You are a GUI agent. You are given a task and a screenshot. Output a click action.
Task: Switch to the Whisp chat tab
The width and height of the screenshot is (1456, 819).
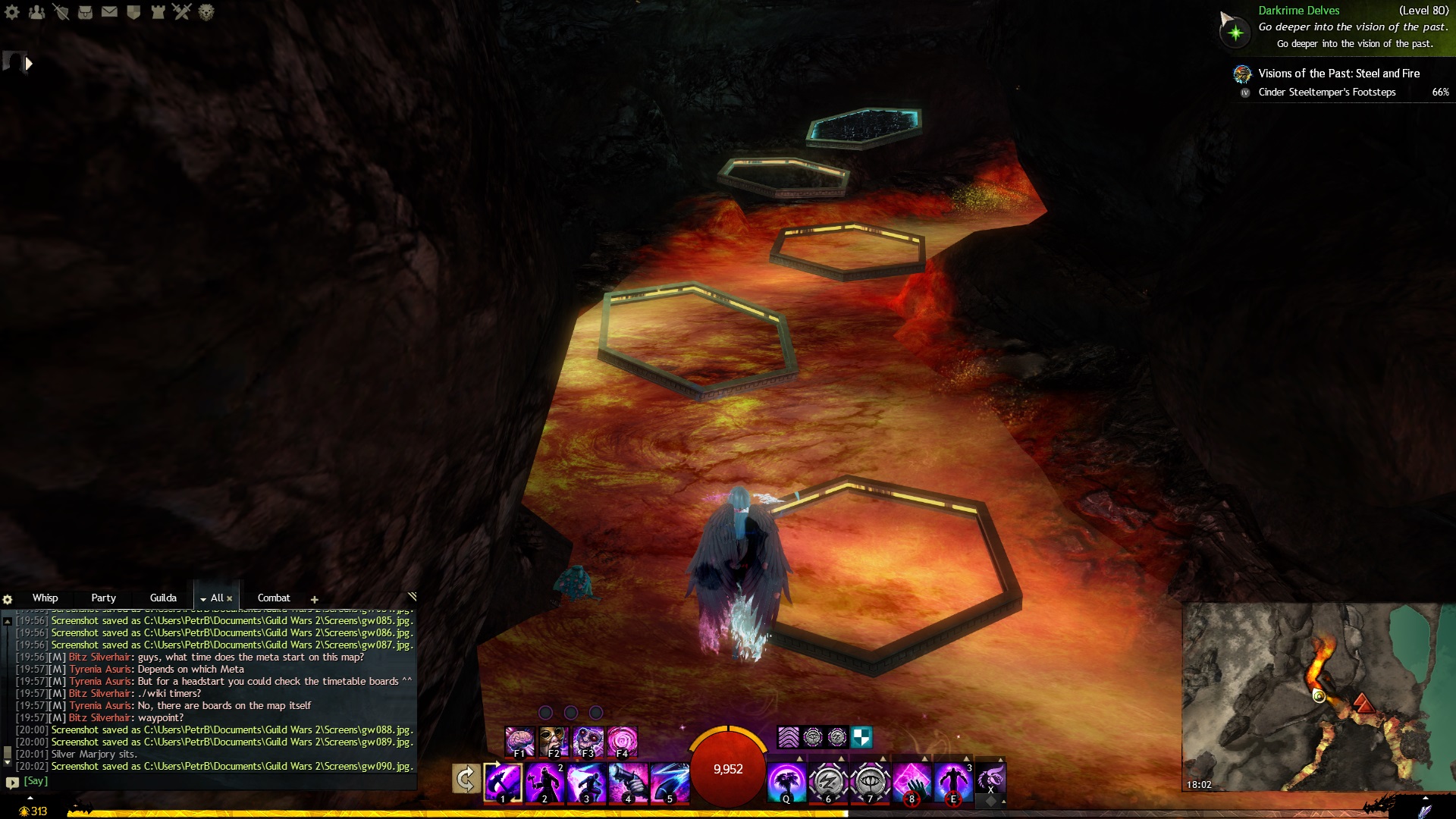click(45, 598)
